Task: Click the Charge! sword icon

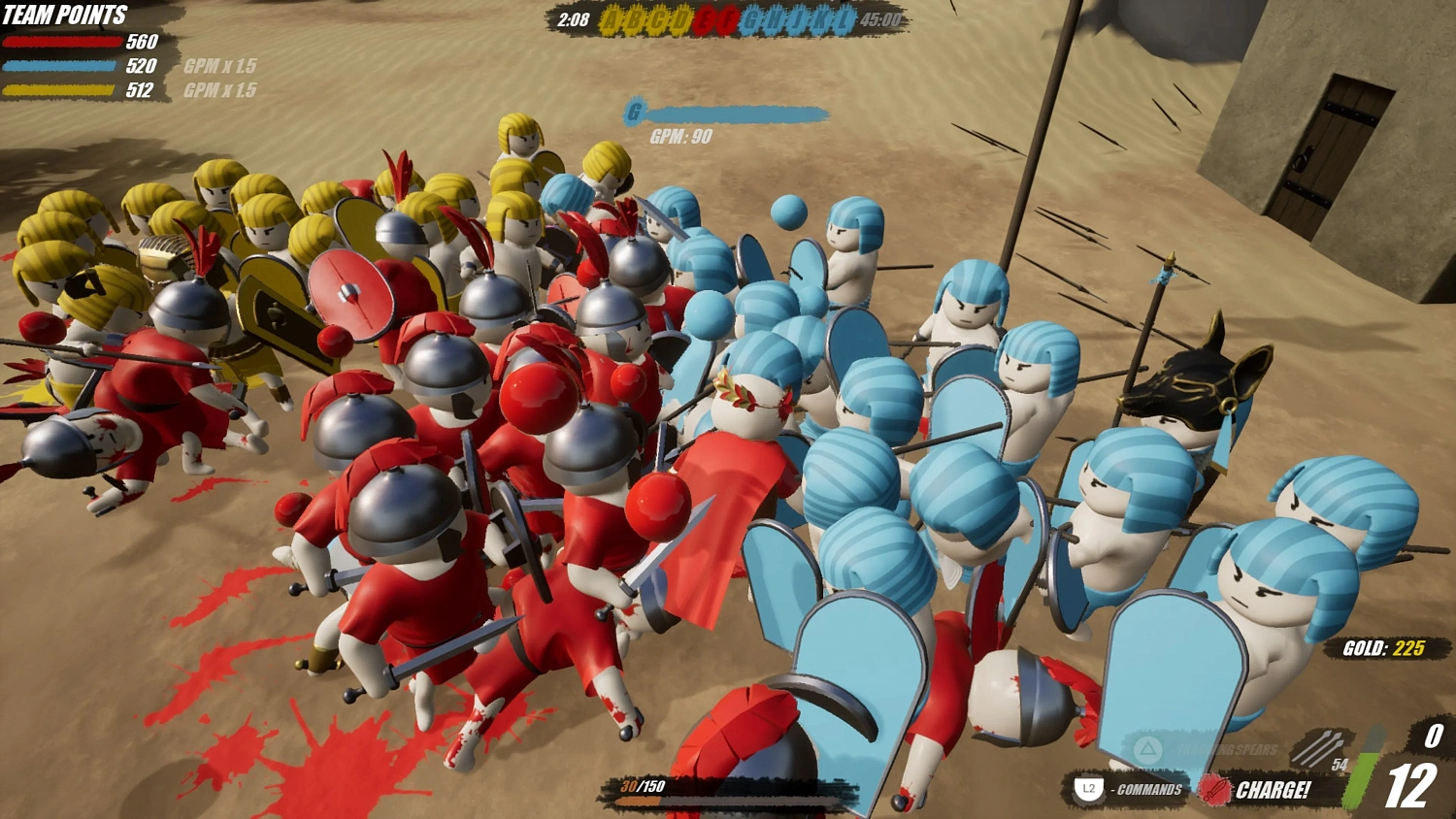Action: tap(1215, 790)
